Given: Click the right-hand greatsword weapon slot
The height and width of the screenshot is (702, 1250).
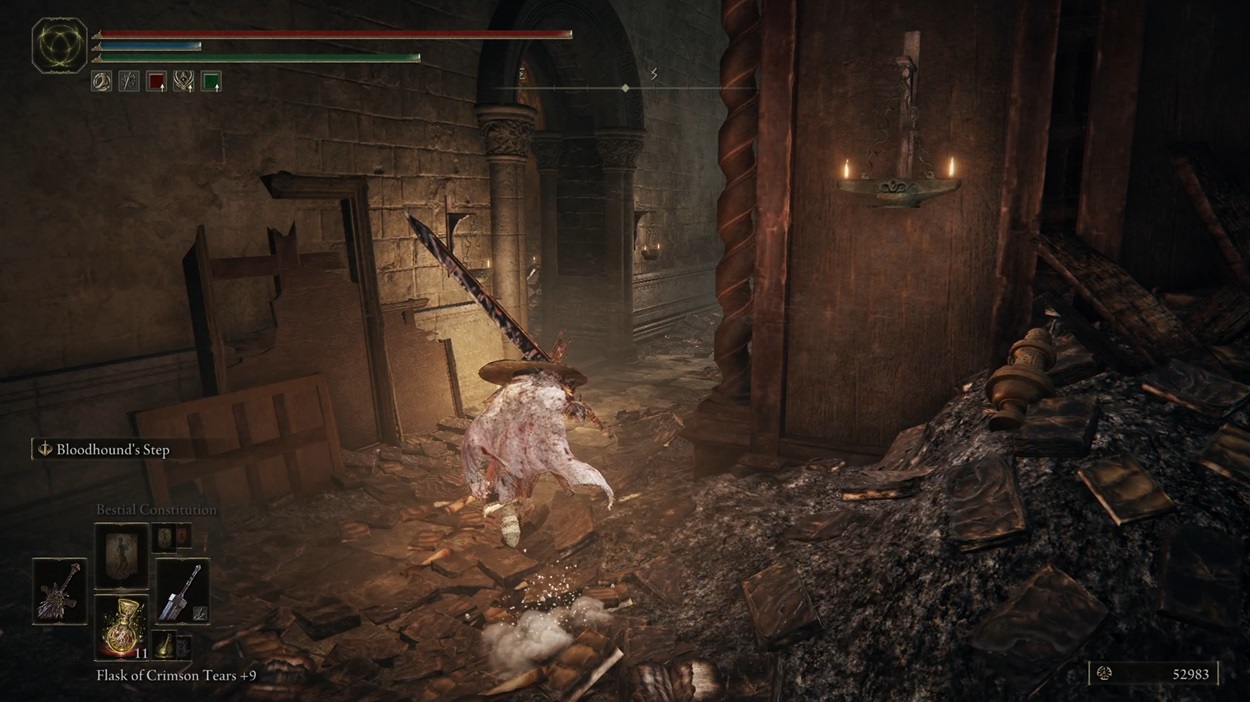Looking at the screenshot, I should pos(183,591).
